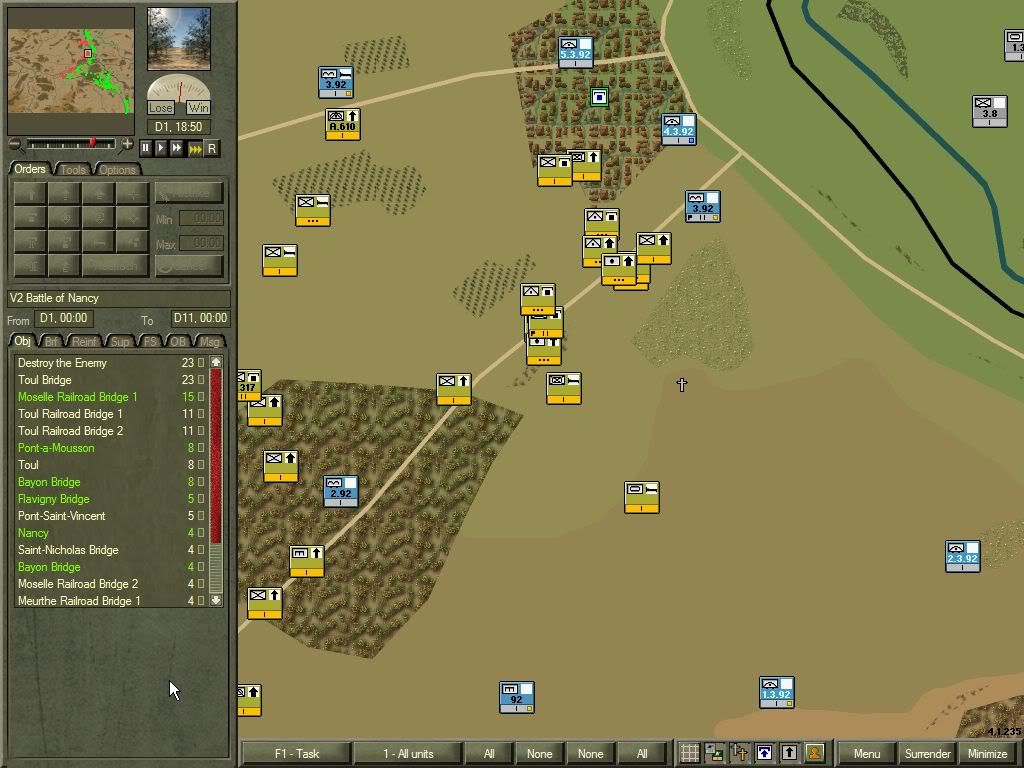Zoom out with the minus magnifier
The image size is (1024, 768).
[x=16, y=145]
